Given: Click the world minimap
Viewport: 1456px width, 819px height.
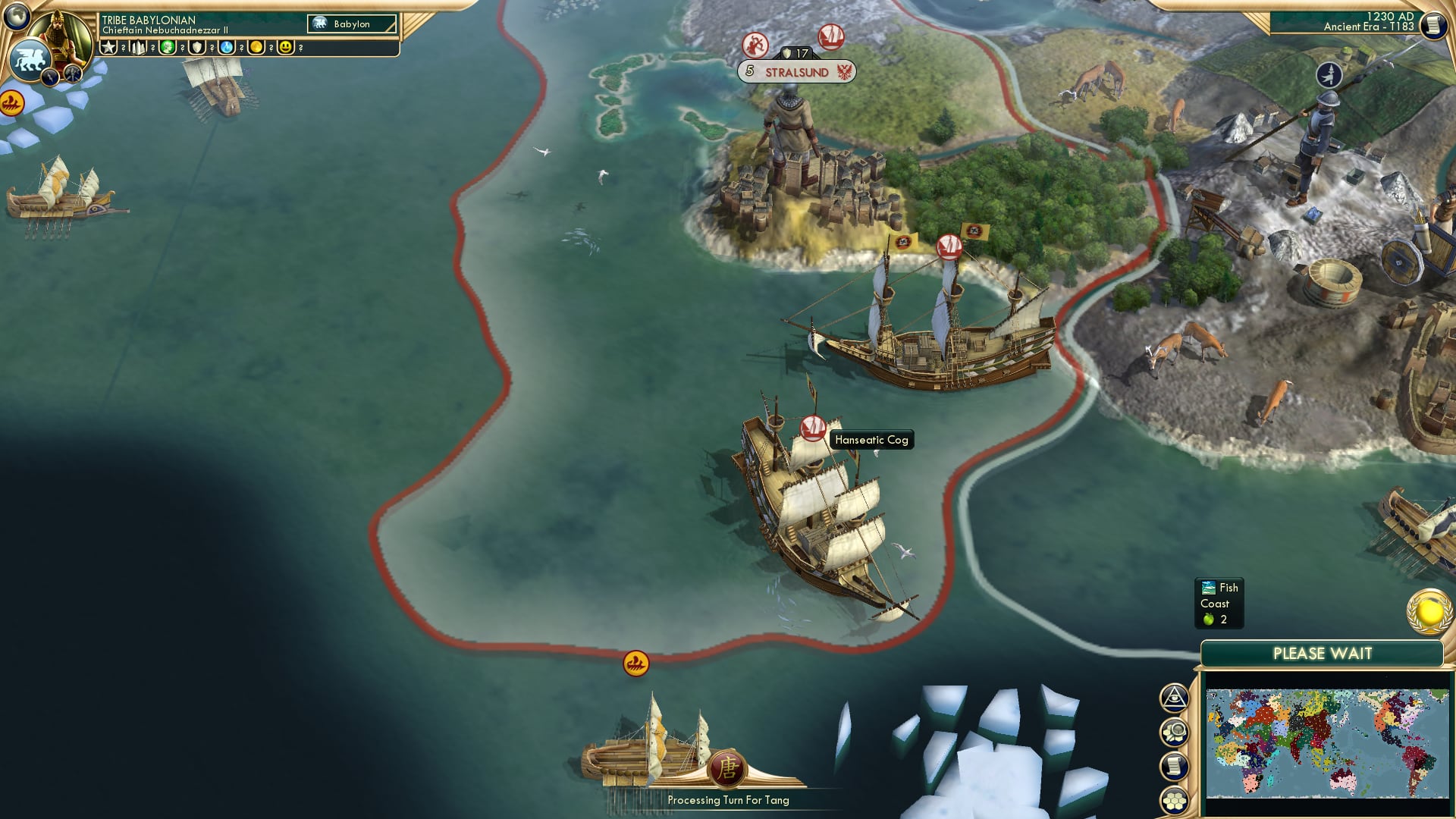Looking at the screenshot, I should tap(1327, 743).
